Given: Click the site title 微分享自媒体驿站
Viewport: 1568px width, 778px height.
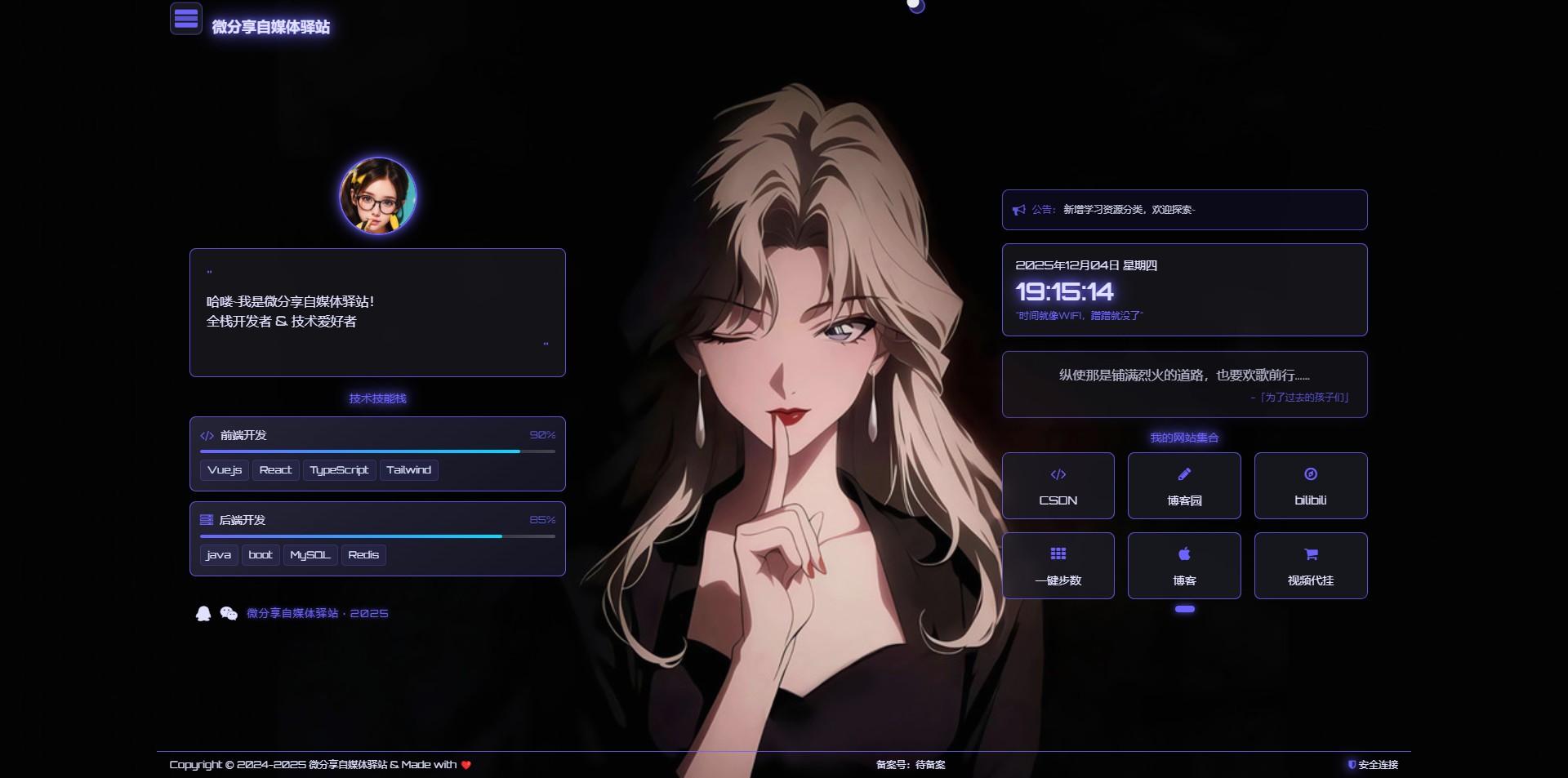Looking at the screenshot, I should [x=271, y=27].
